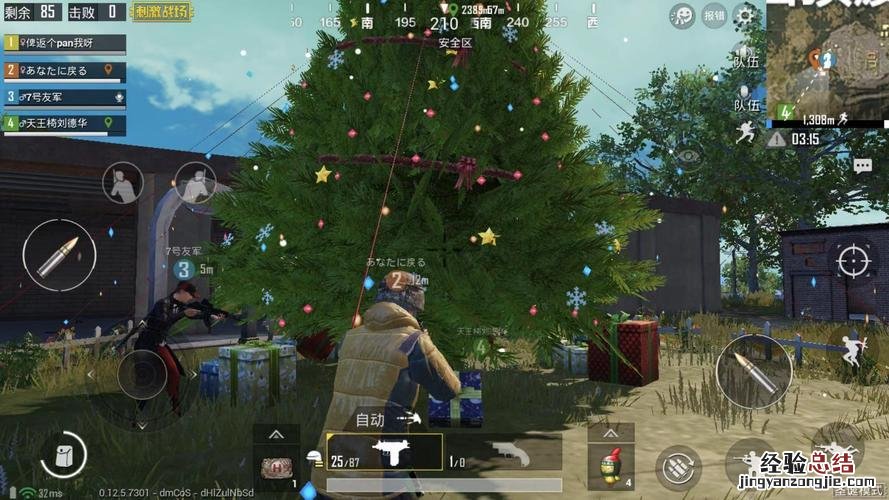Screen dimensions: 889x500
Task: Tap the 报错 report button
Action: coord(714,15)
